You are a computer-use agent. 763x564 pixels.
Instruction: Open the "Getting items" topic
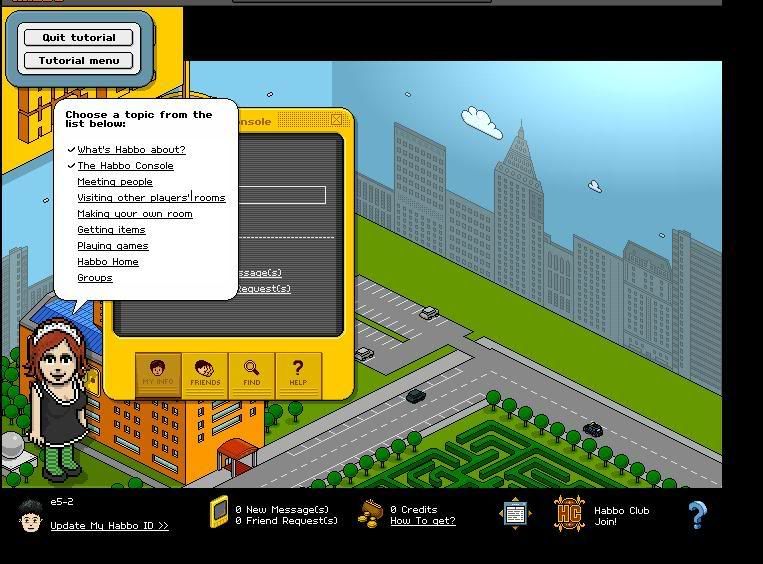[111, 230]
